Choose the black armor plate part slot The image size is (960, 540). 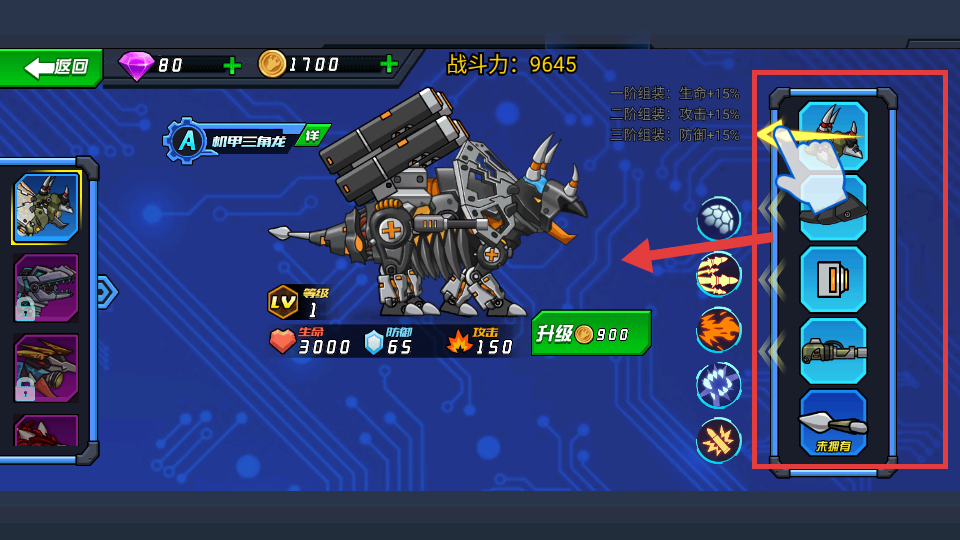click(x=833, y=207)
